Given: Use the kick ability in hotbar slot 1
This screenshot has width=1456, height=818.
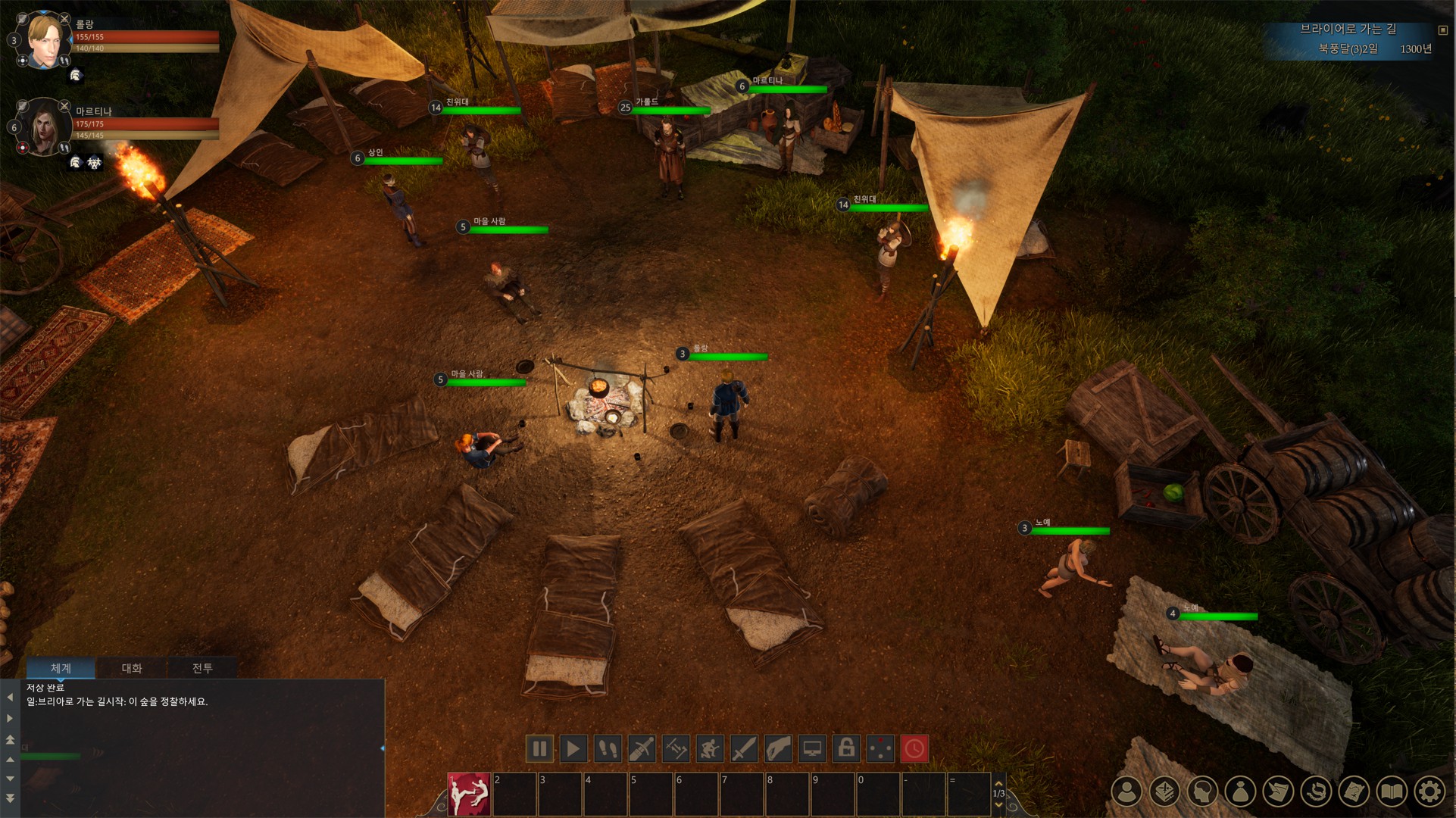Looking at the screenshot, I should coord(469,795).
